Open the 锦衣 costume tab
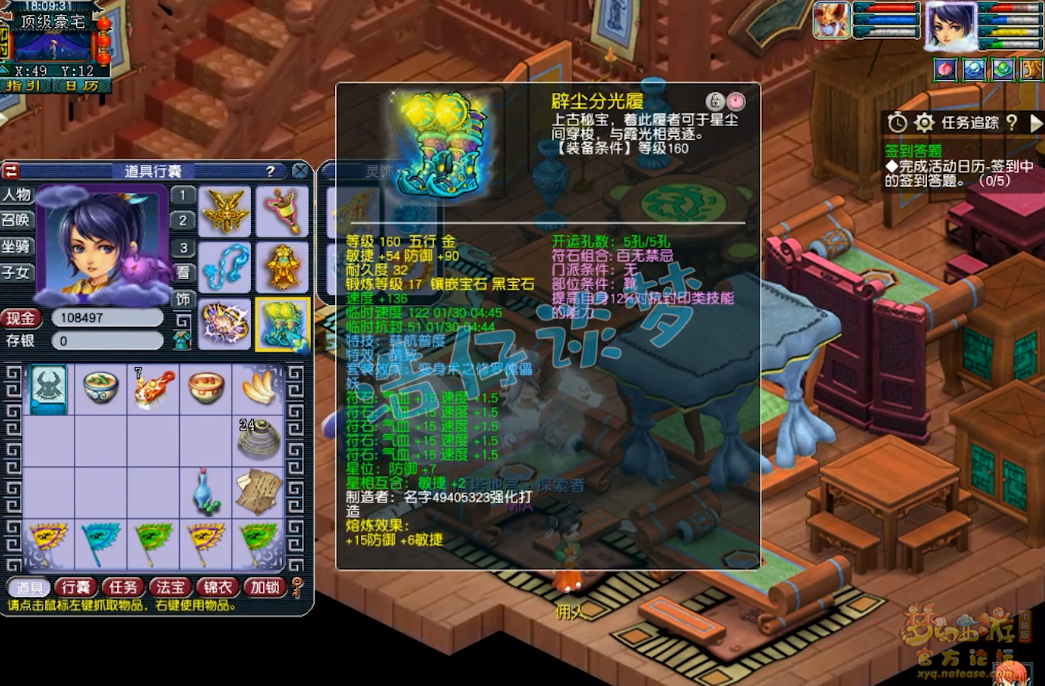 click(217, 587)
